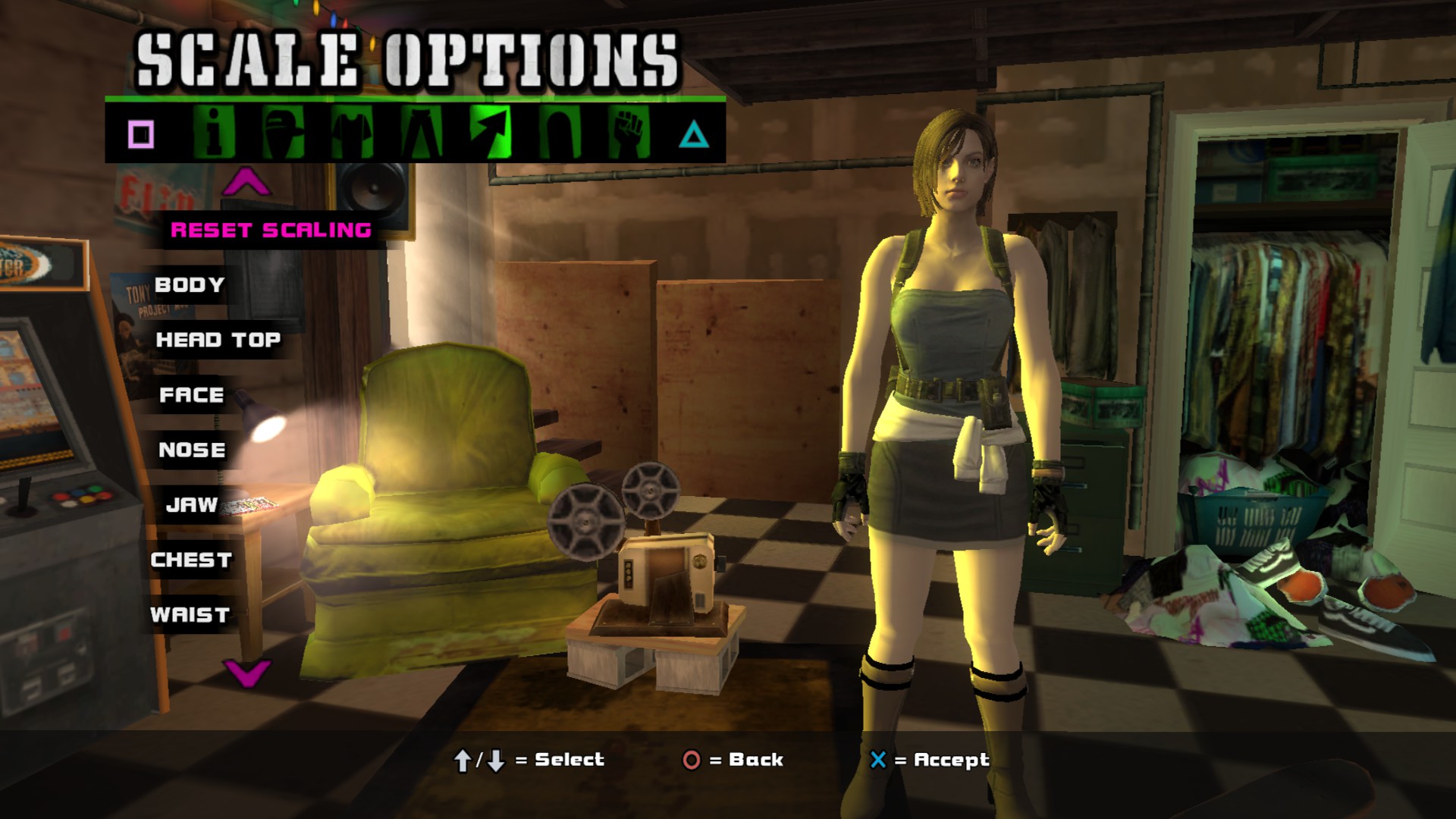Screen dimensions: 1456x819
Task: Switch to the info 'i' tab
Action: click(214, 133)
